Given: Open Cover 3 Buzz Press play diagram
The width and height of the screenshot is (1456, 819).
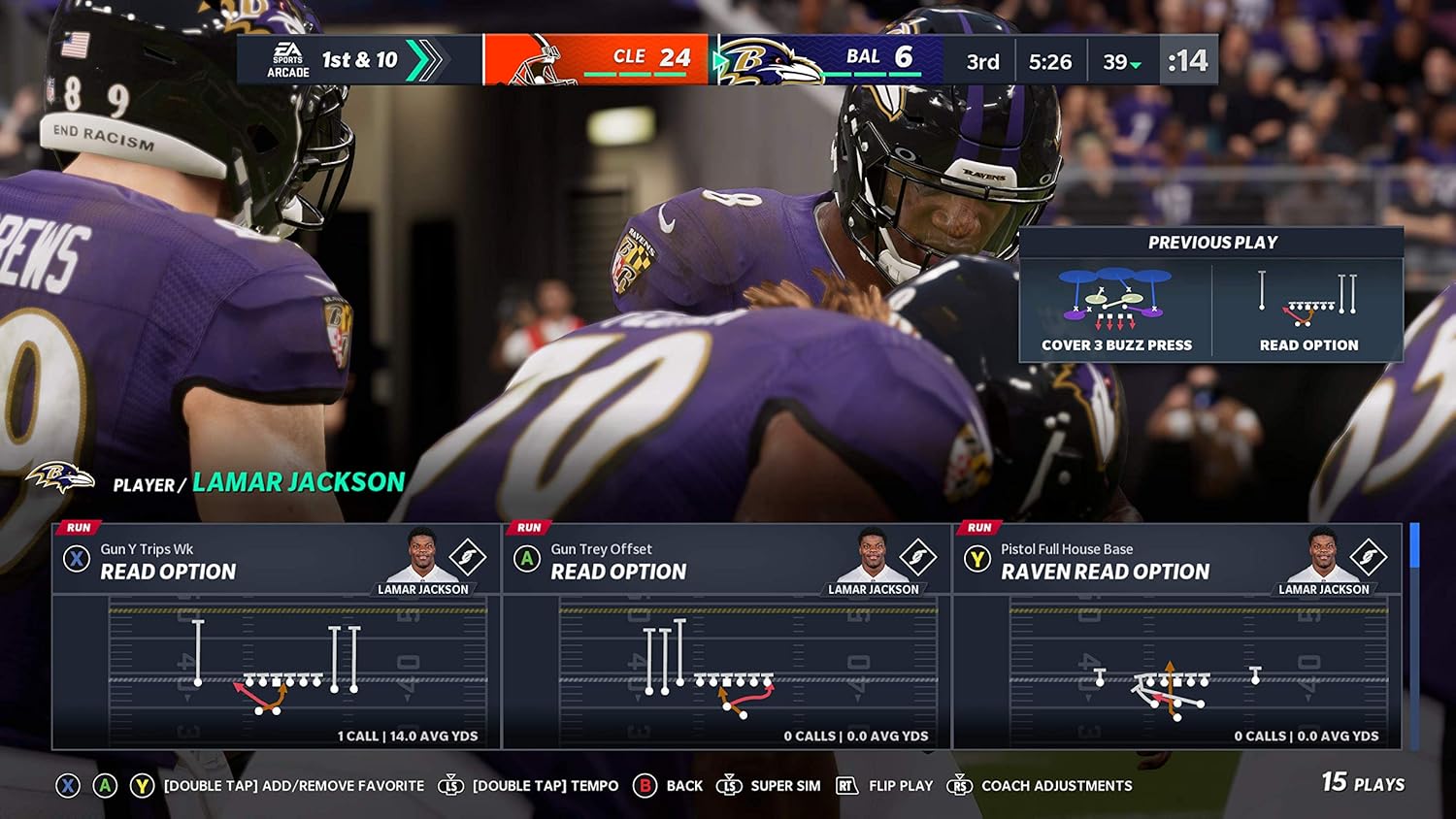Looking at the screenshot, I should point(1114,301).
